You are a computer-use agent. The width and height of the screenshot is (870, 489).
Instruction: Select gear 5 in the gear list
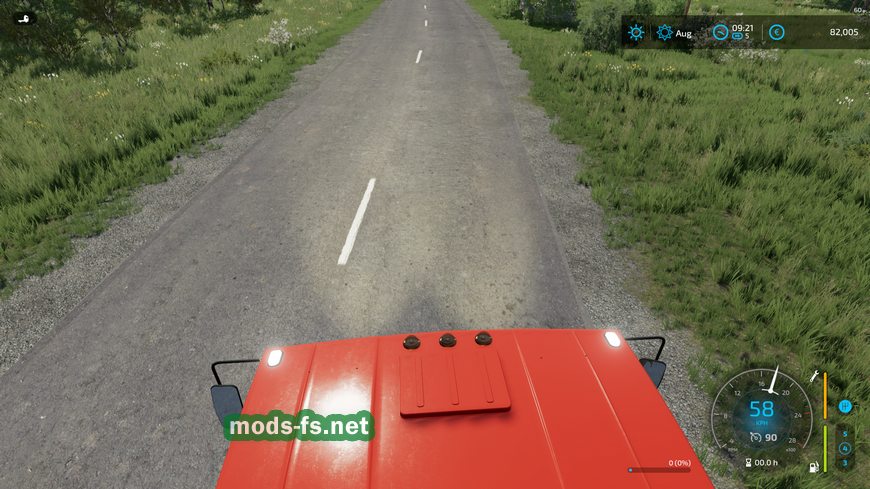tap(844, 434)
